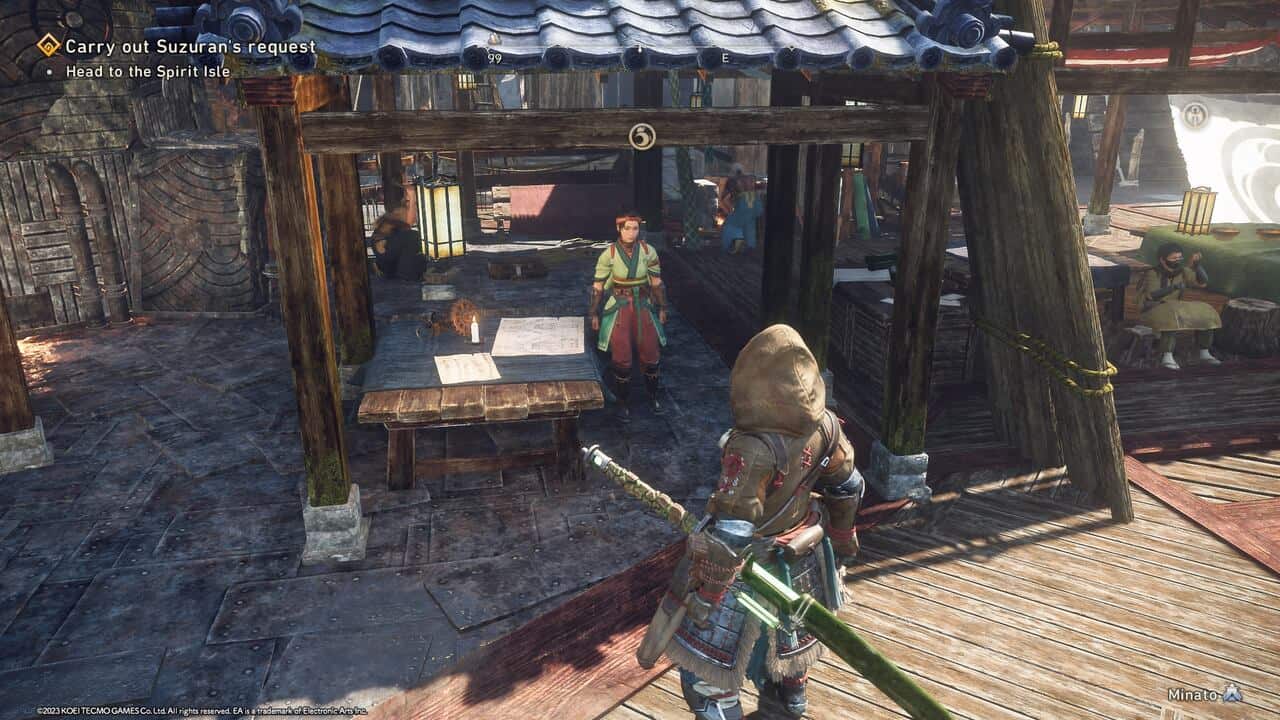The width and height of the screenshot is (1280, 720).
Task: Open the "Carry out Suzuran's request" quest tracker
Action: [190, 46]
